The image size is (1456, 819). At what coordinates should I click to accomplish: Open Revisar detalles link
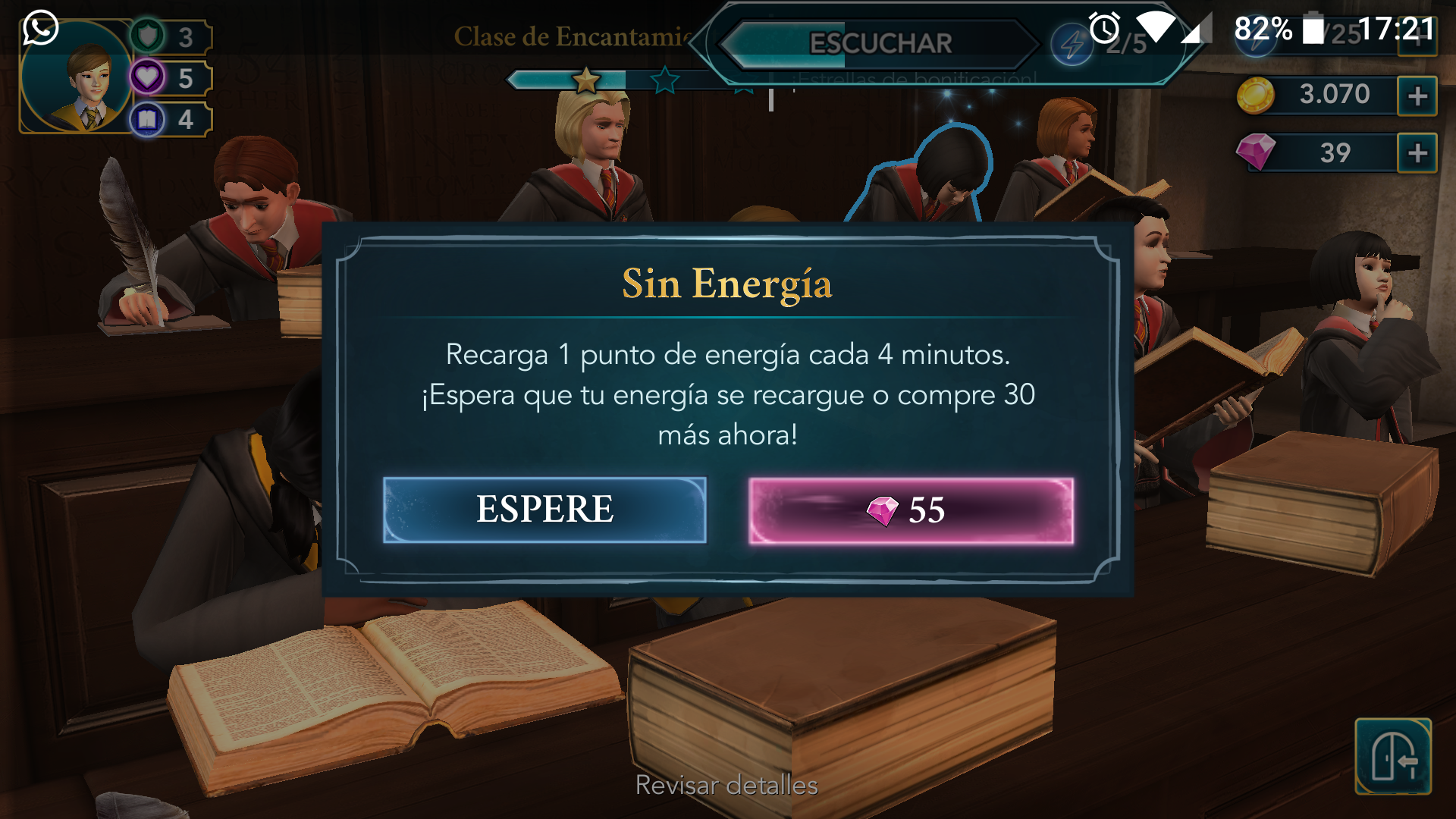726,785
